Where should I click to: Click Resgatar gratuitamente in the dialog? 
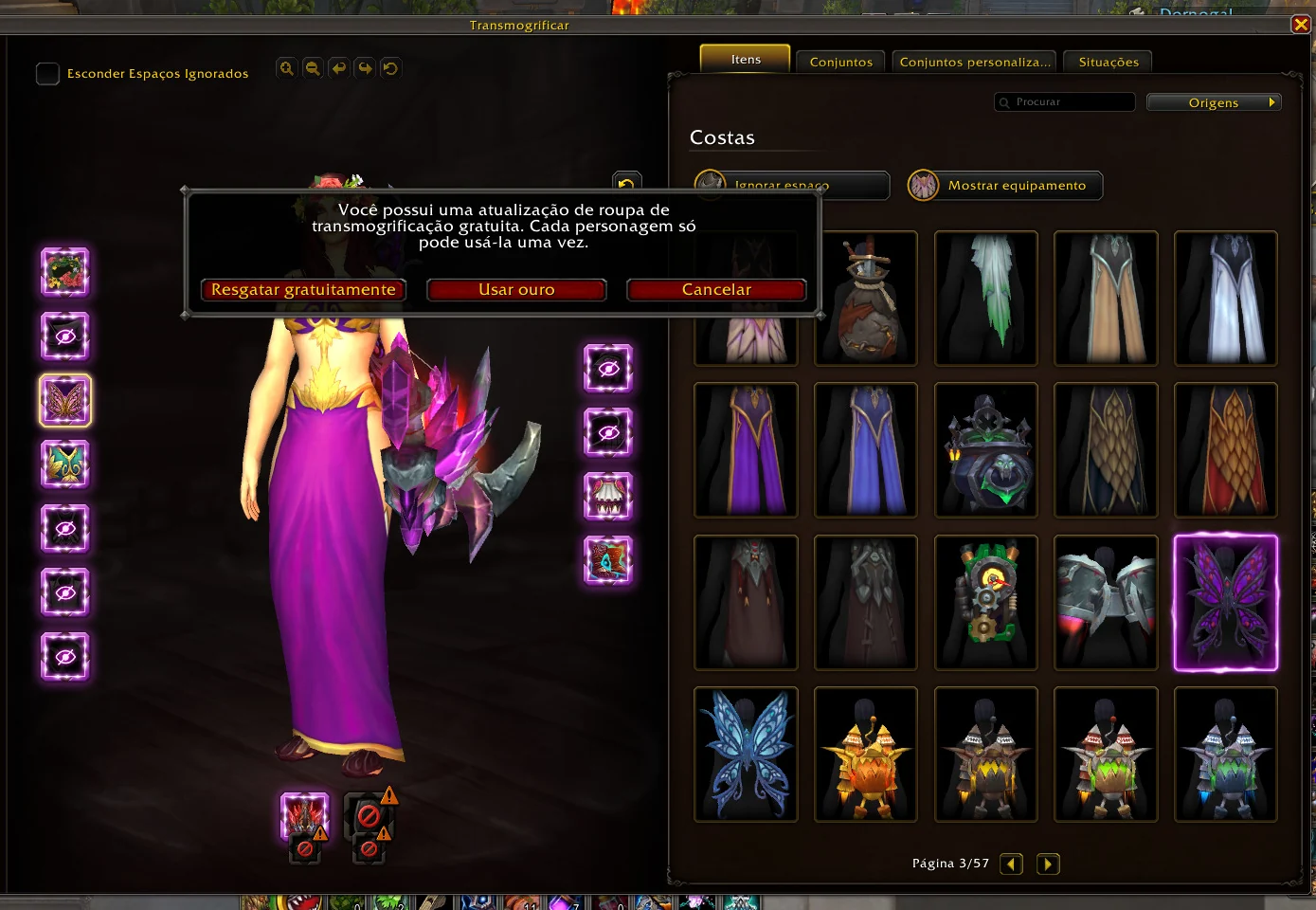point(303,290)
